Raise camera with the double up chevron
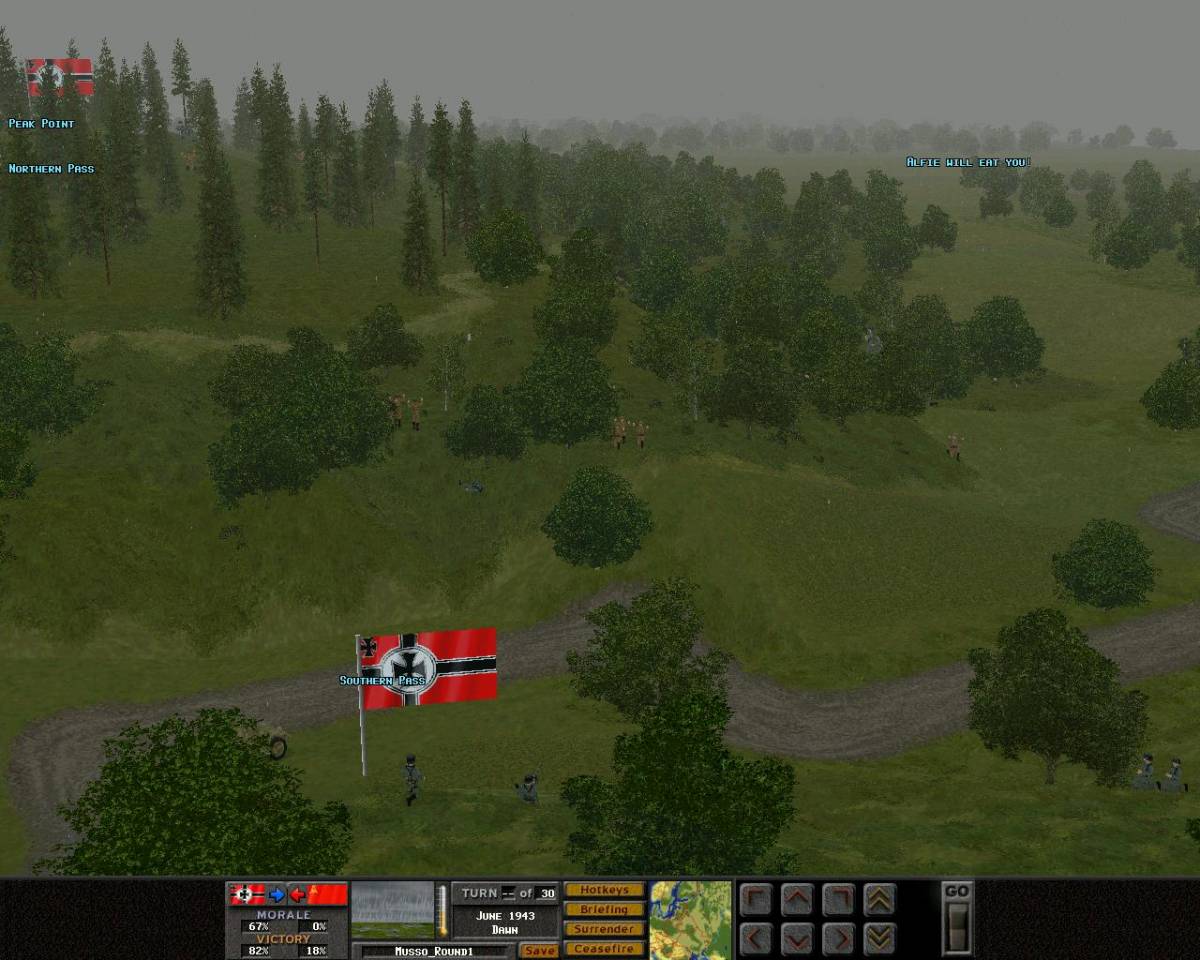Viewport: 1200px width, 960px height. pyautogui.click(x=879, y=900)
